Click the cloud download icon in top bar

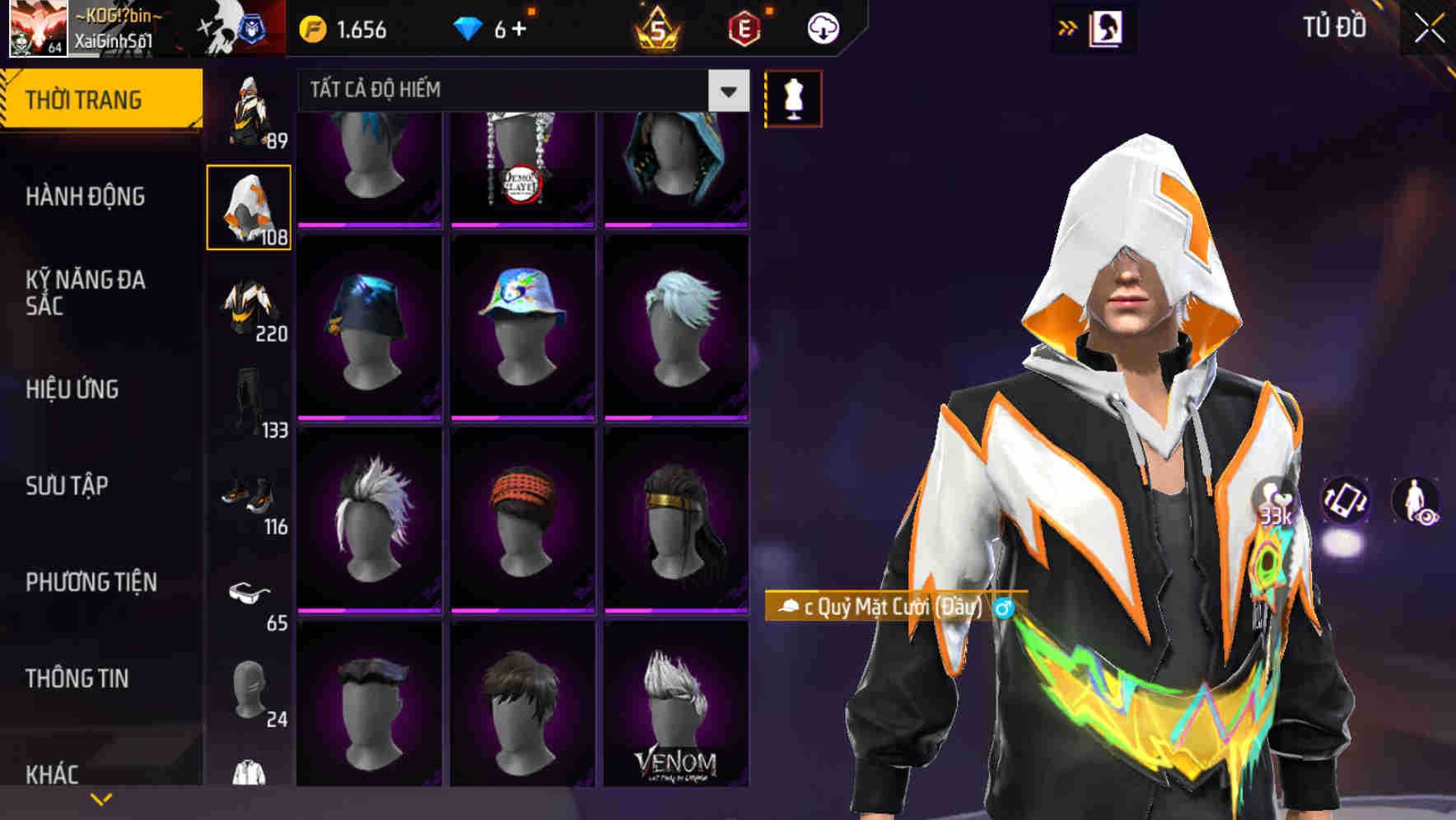click(823, 27)
